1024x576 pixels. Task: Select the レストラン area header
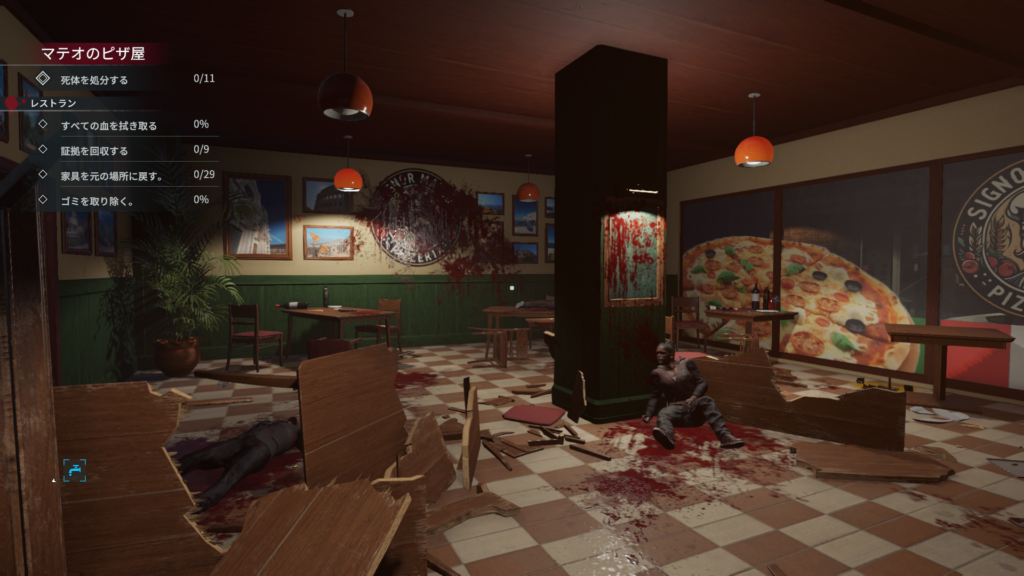click(54, 103)
